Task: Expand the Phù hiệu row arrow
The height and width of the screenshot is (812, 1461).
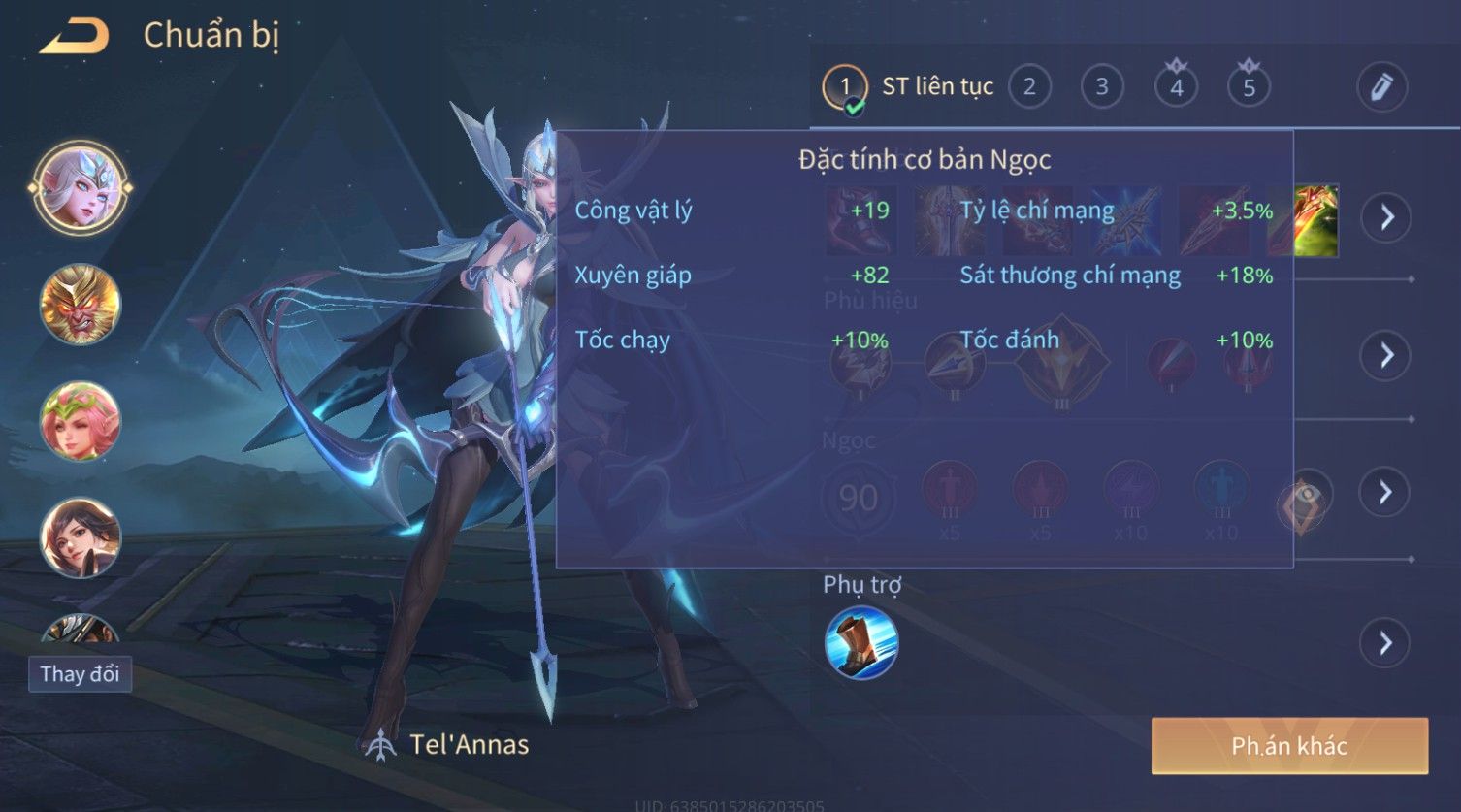Action: pos(1386,355)
